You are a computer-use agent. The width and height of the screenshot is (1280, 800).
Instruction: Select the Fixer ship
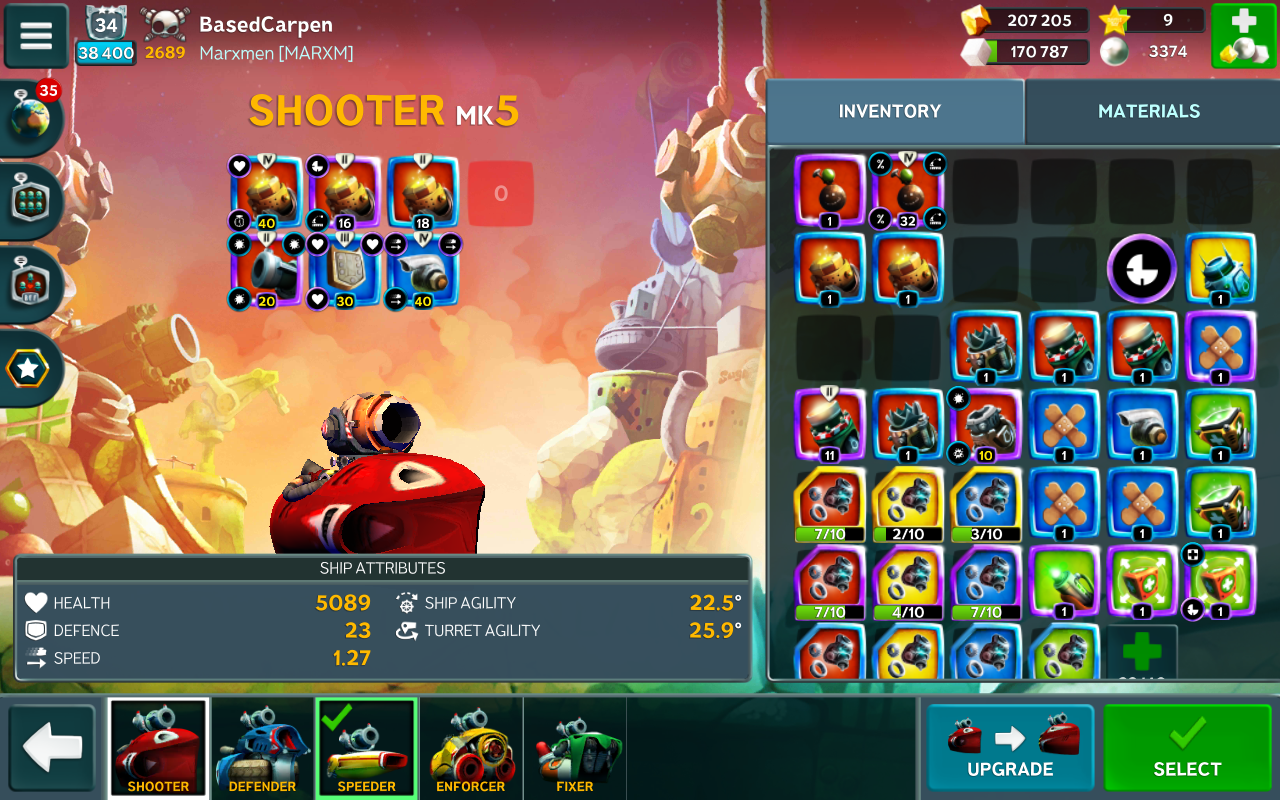tap(574, 748)
